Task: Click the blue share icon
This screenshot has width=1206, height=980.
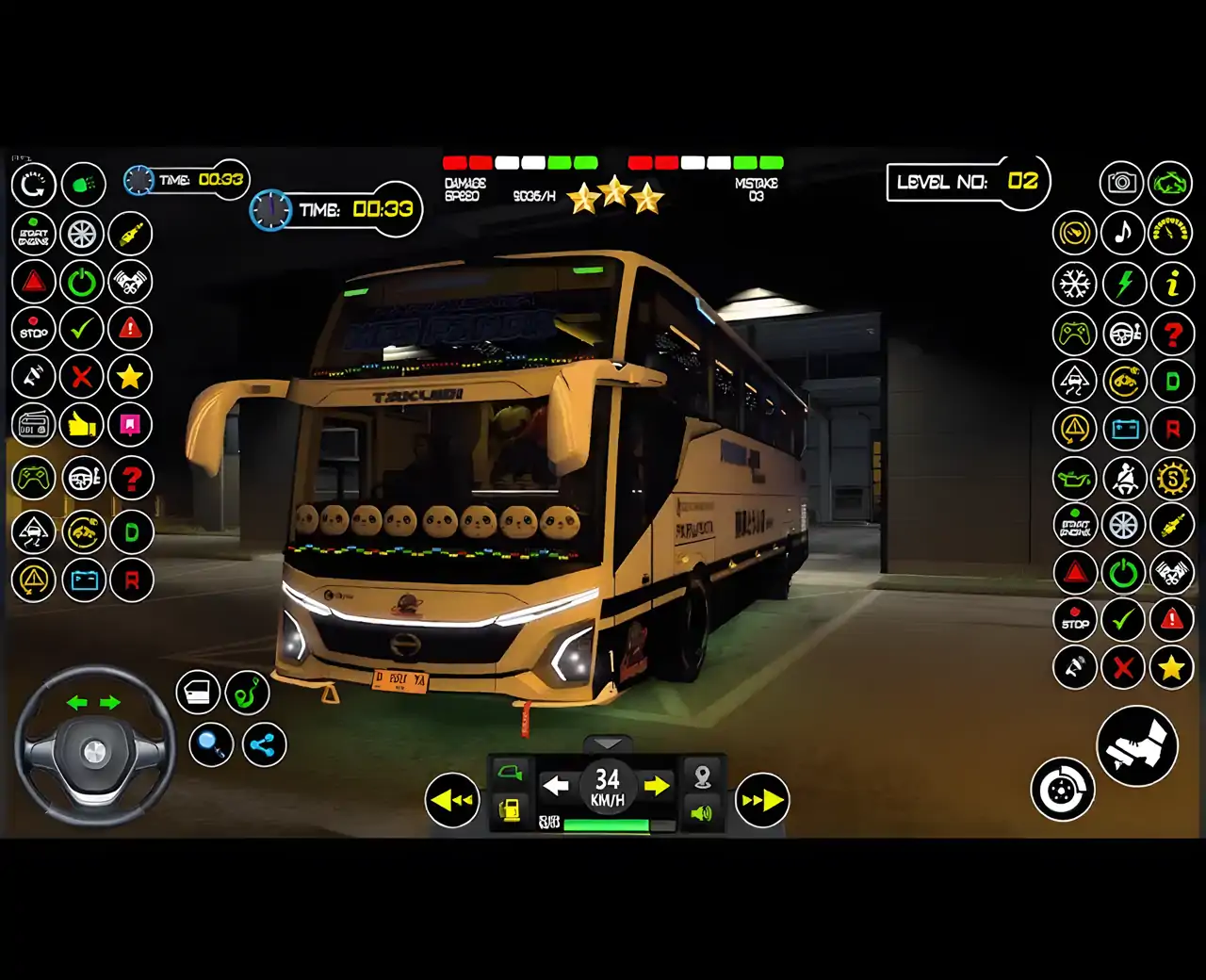Action: click(264, 745)
